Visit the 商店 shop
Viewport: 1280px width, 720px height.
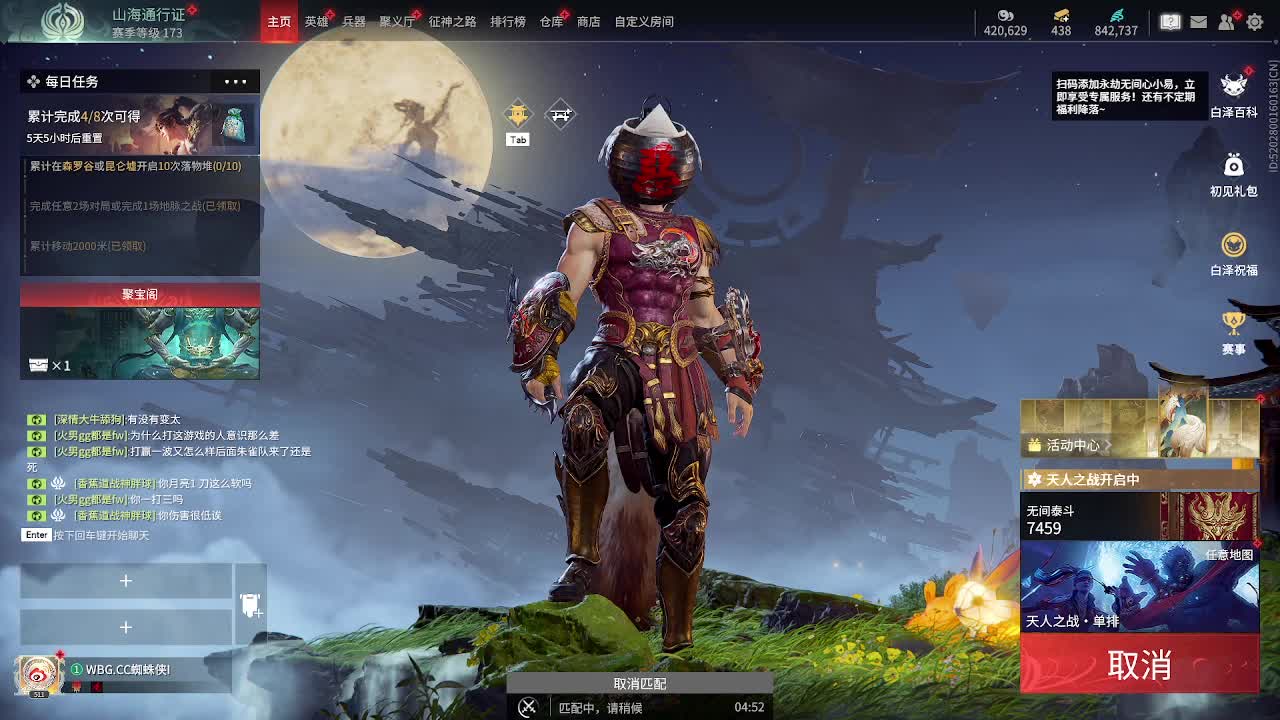[589, 21]
